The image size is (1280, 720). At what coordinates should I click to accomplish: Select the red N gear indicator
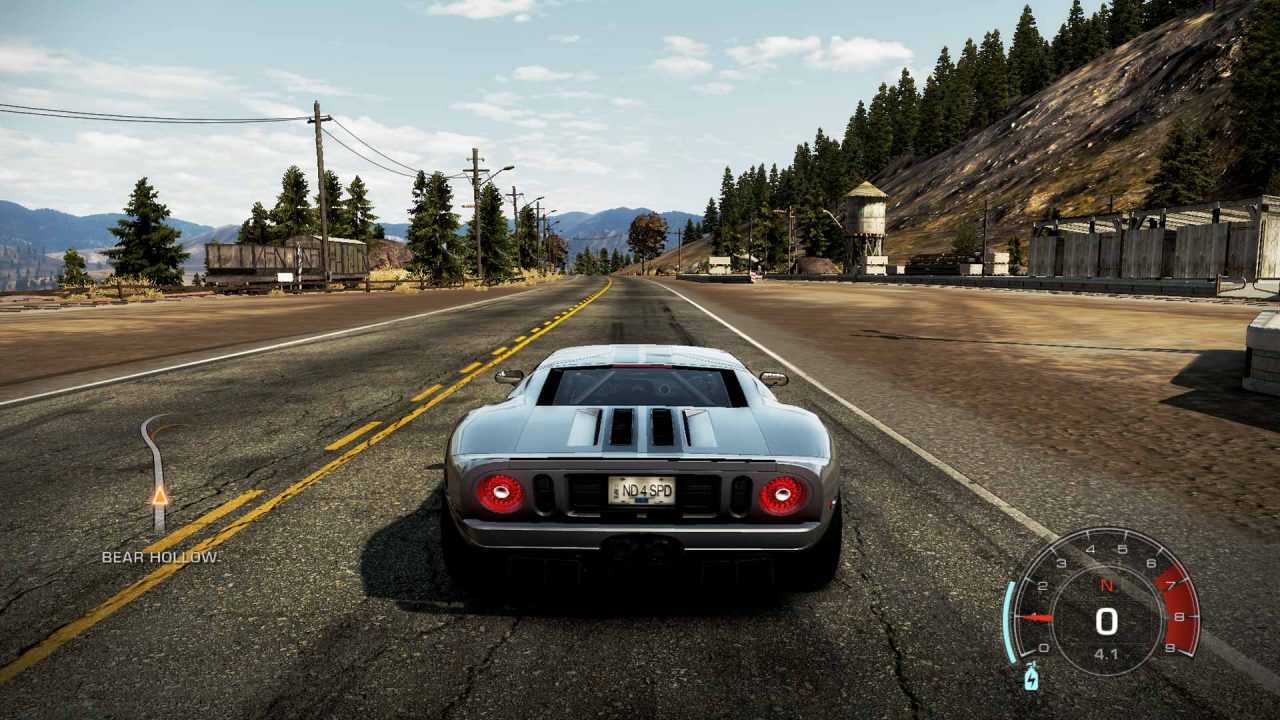[1106, 584]
